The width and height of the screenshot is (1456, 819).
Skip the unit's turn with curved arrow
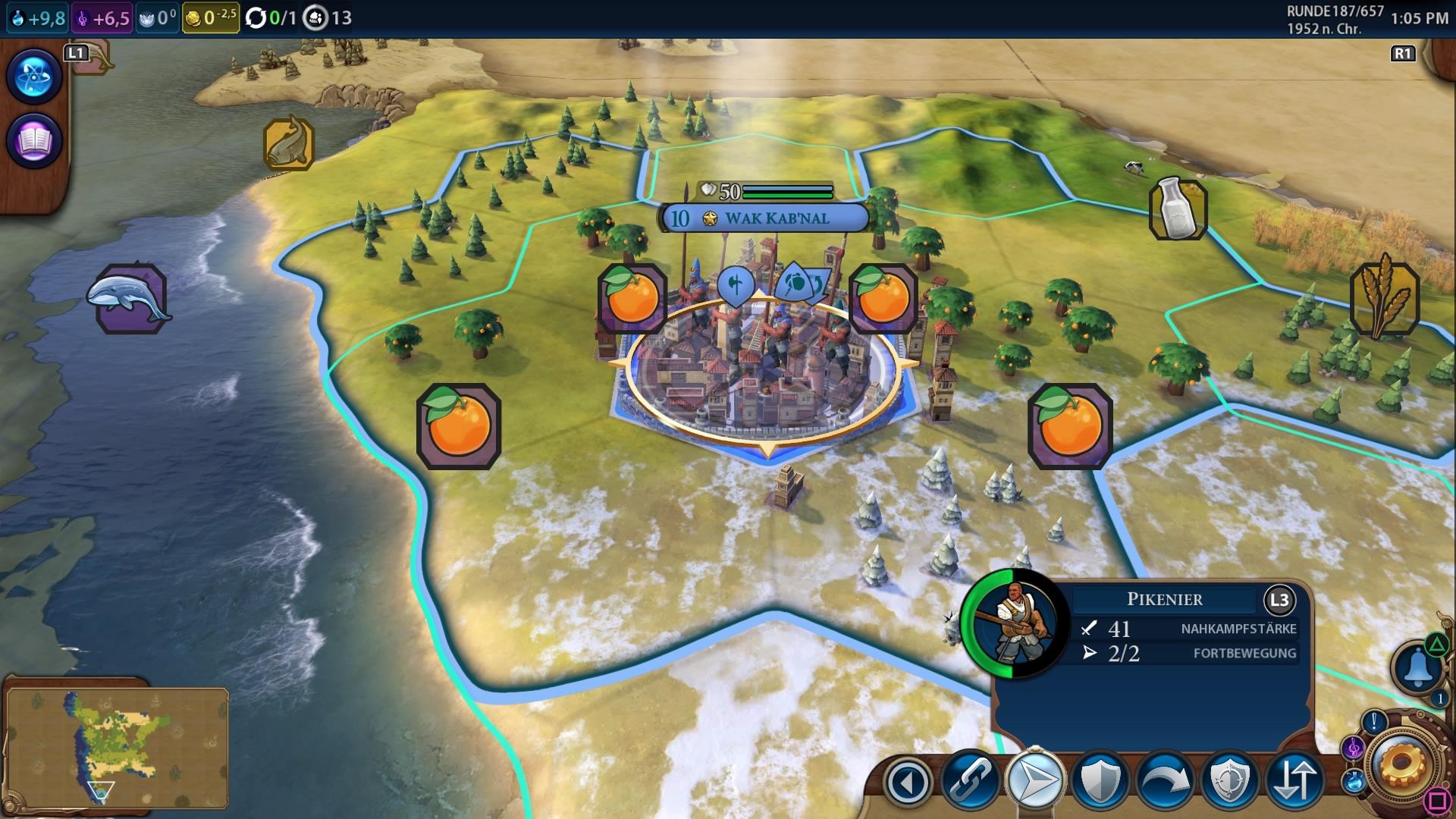[1165, 781]
